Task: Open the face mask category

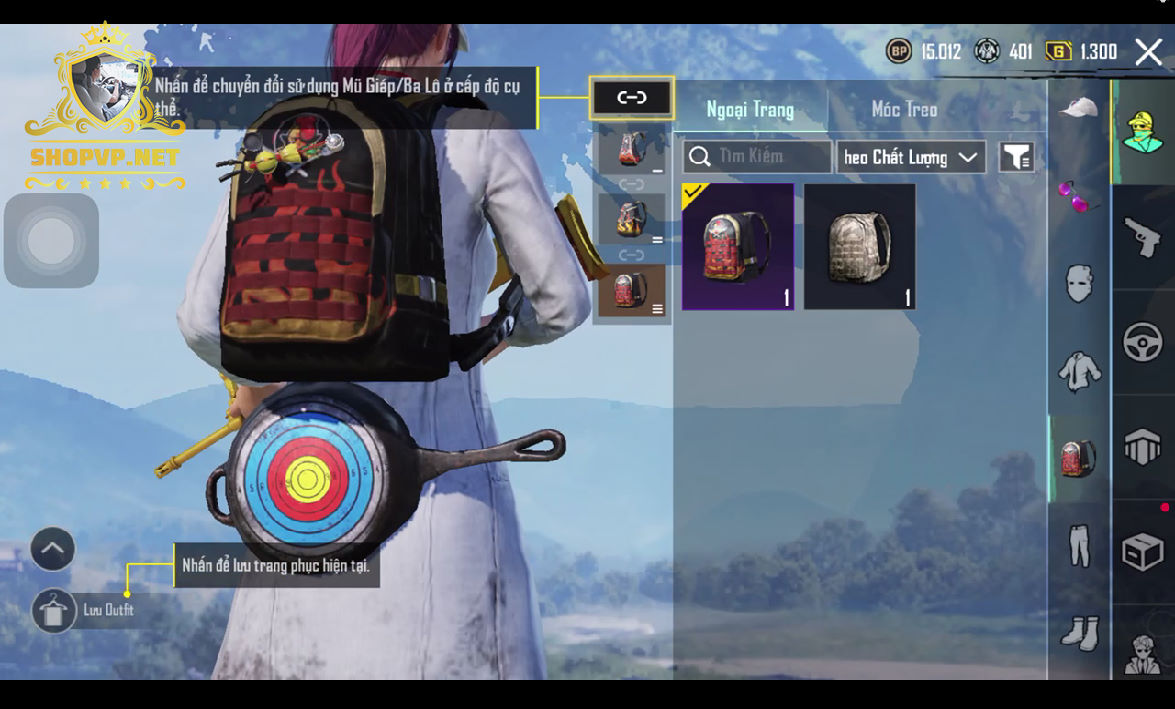Action: [1078, 284]
